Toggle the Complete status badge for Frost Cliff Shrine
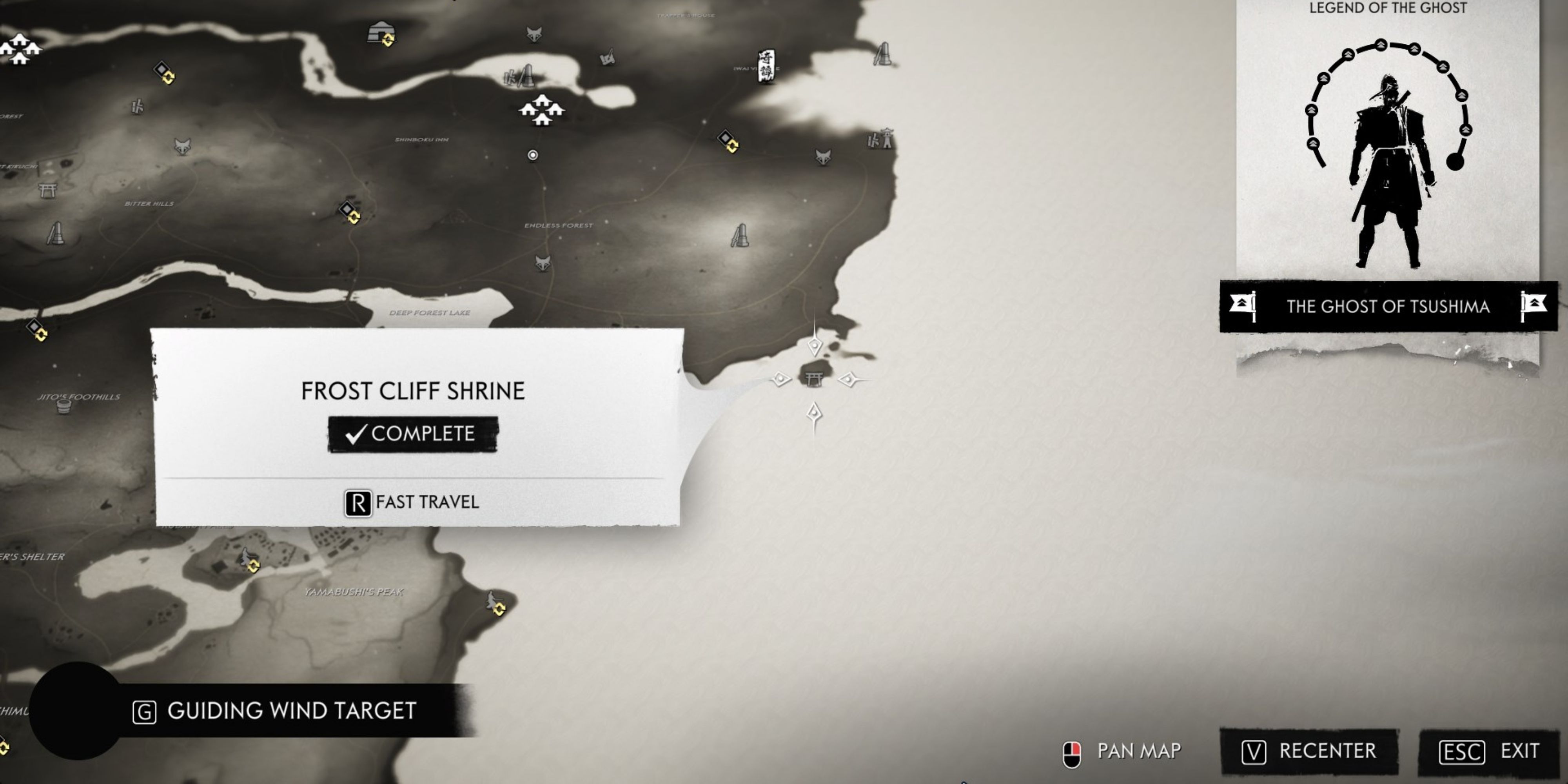The width and height of the screenshot is (1568, 784). coord(413,434)
